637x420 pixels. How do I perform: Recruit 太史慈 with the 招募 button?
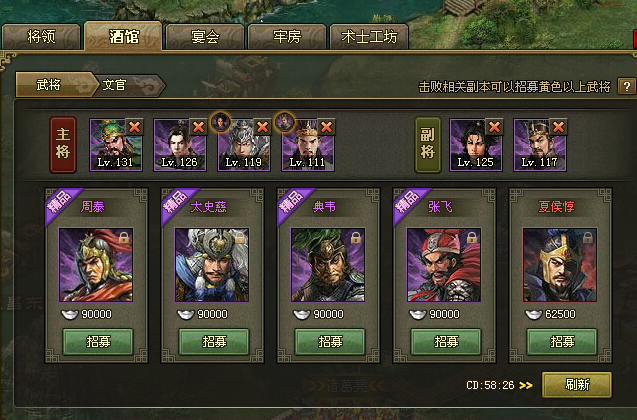coord(213,340)
